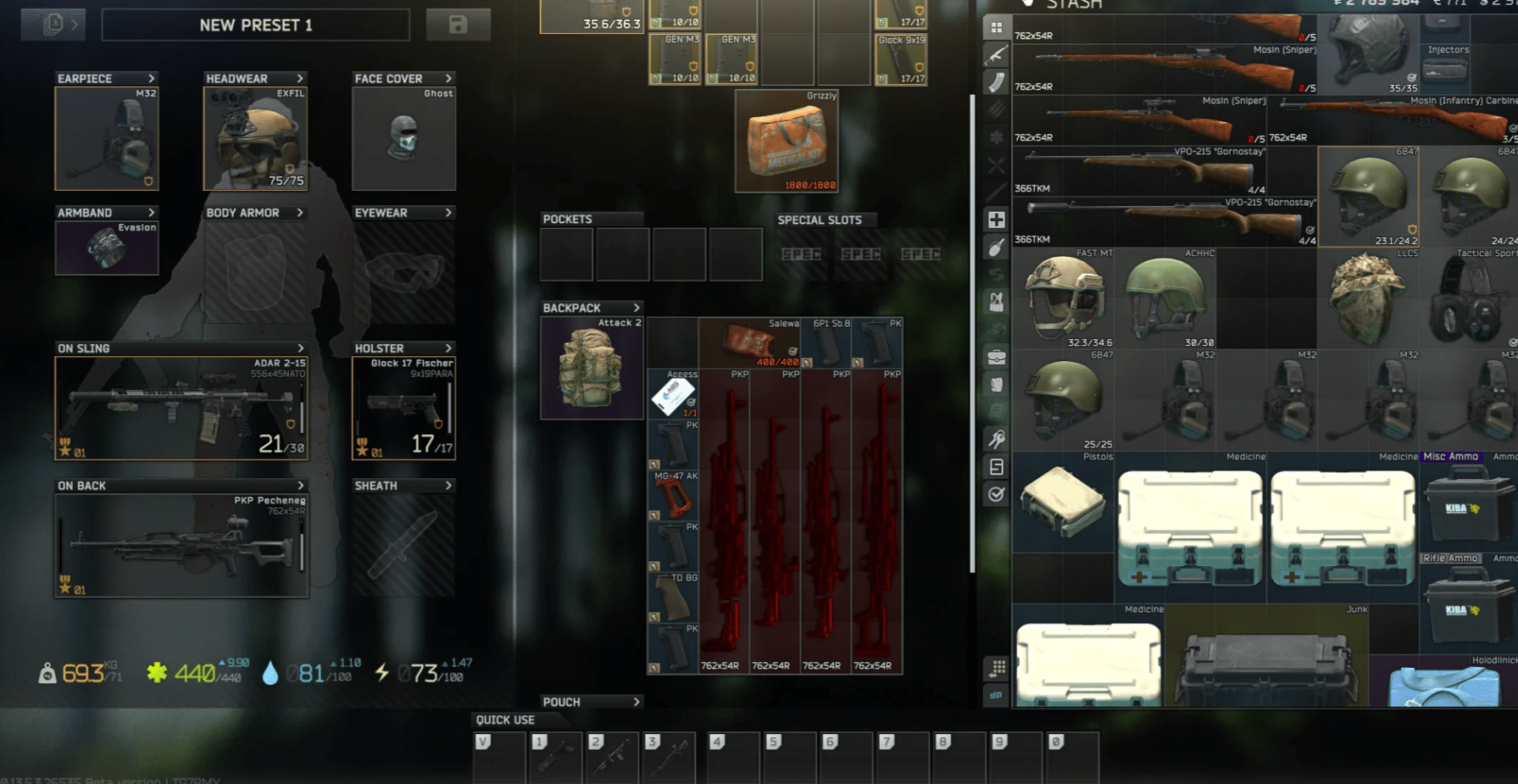The width and height of the screenshot is (1518, 784).
Task: Open the Misc Ammo KIBA case
Action: 1468,506
